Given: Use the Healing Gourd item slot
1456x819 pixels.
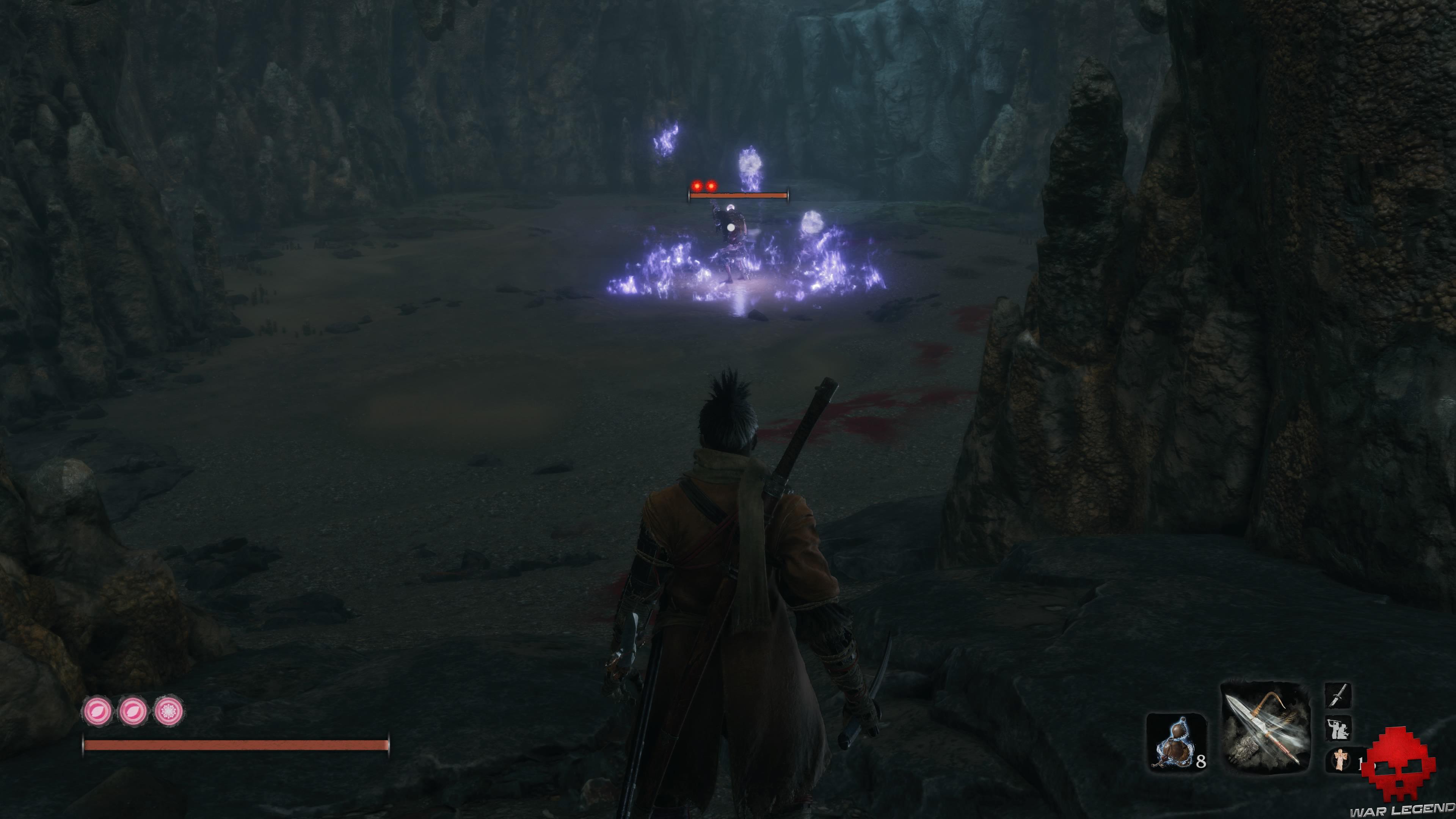Looking at the screenshot, I should (x=1176, y=742).
